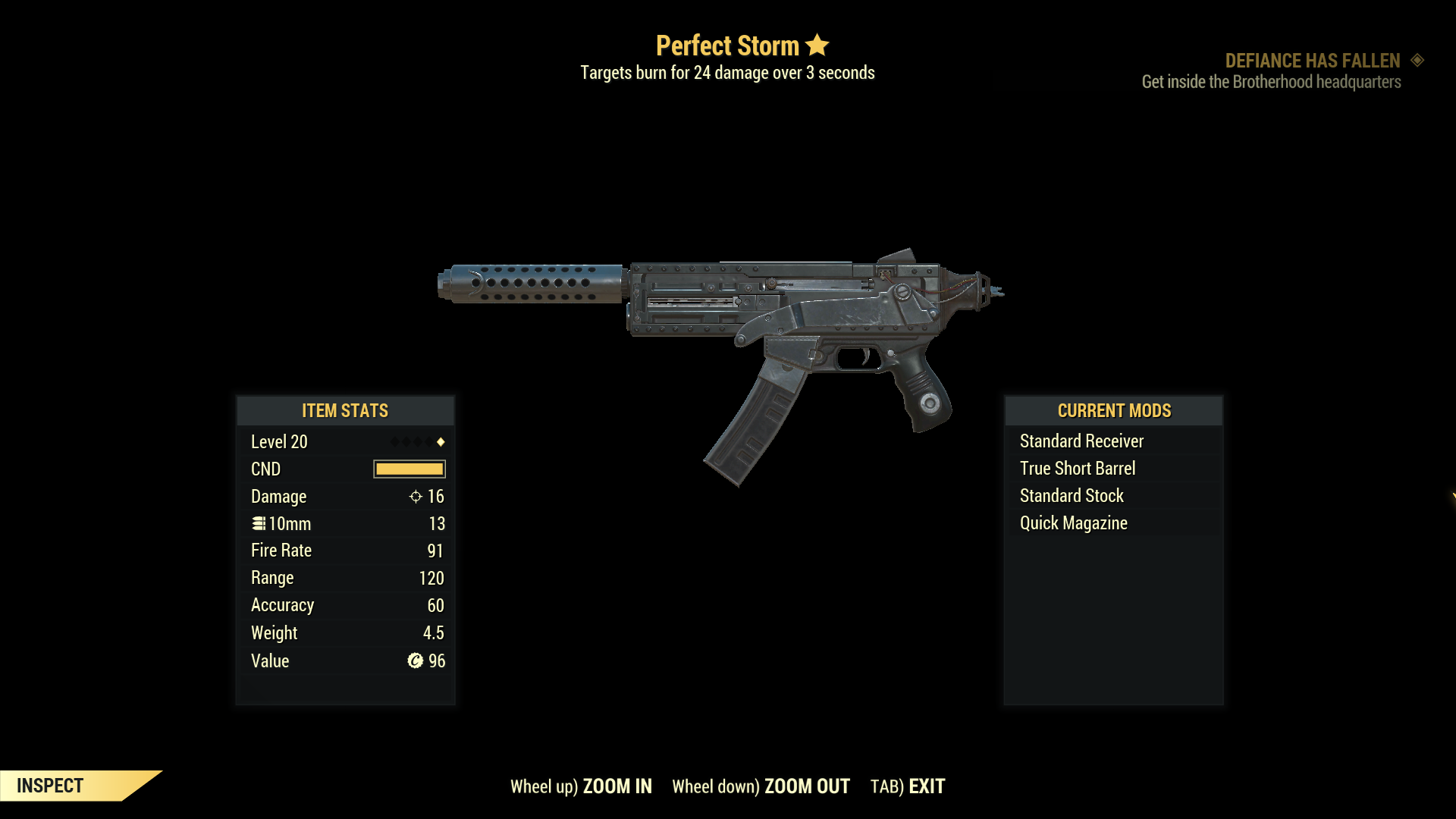The height and width of the screenshot is (819, 1456).
Task: Click the ZOOM IN option
Action: point(617,786)
